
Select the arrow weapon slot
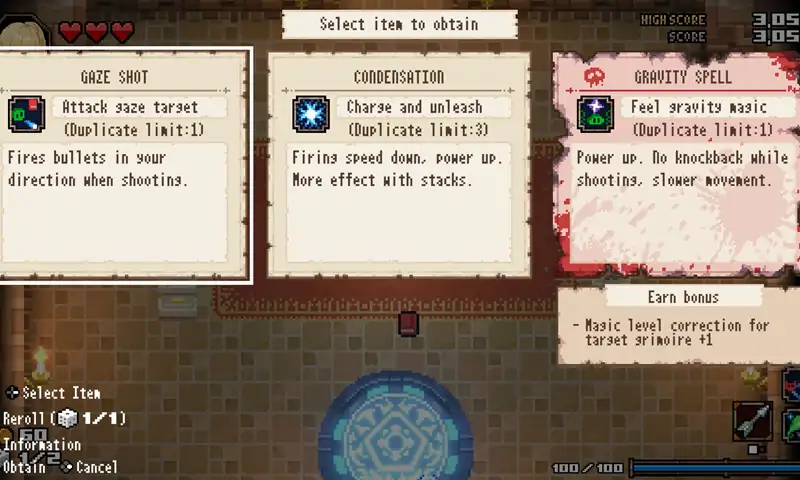[x=752, y=422]
